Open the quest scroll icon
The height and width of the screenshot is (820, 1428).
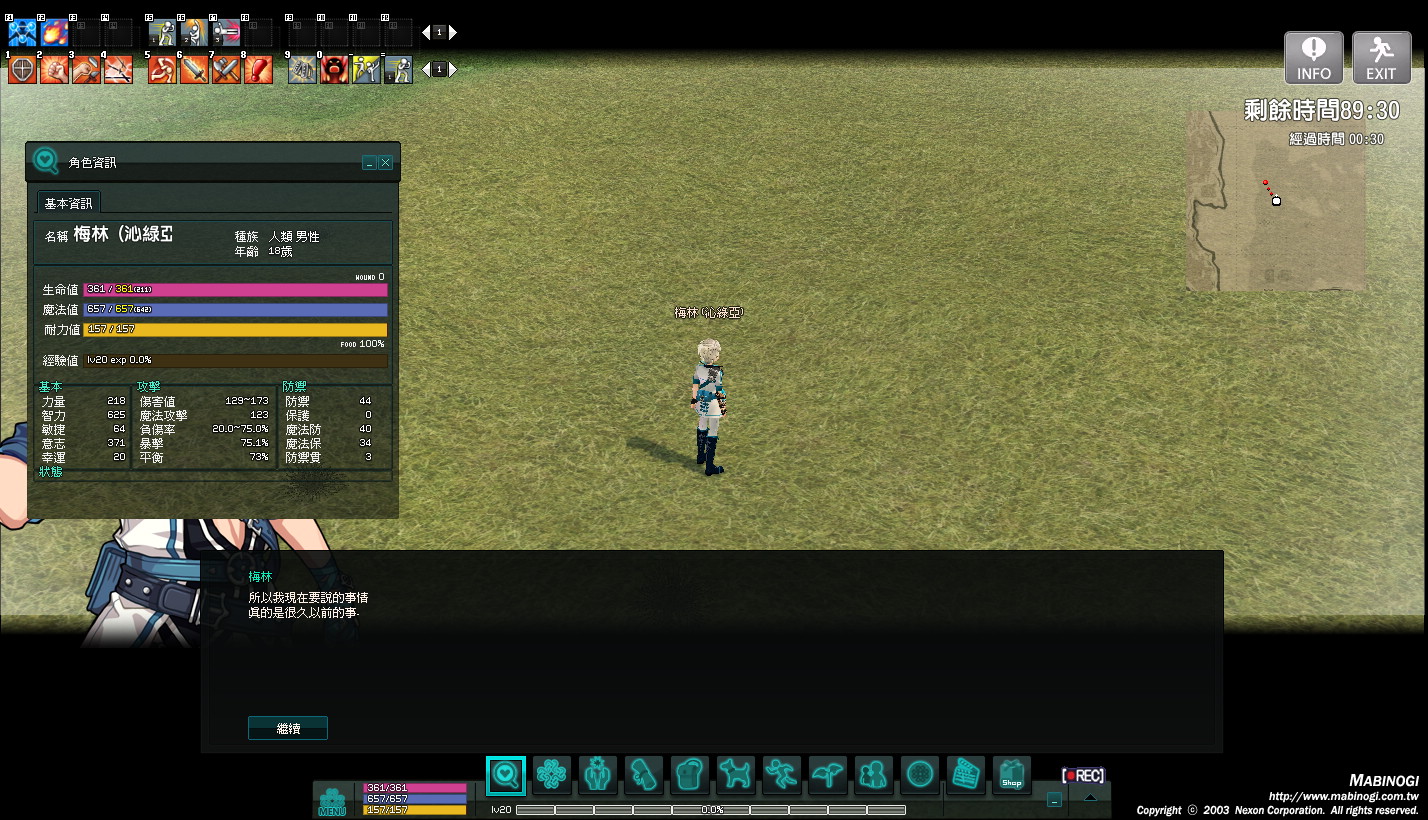tap(644, 775)
